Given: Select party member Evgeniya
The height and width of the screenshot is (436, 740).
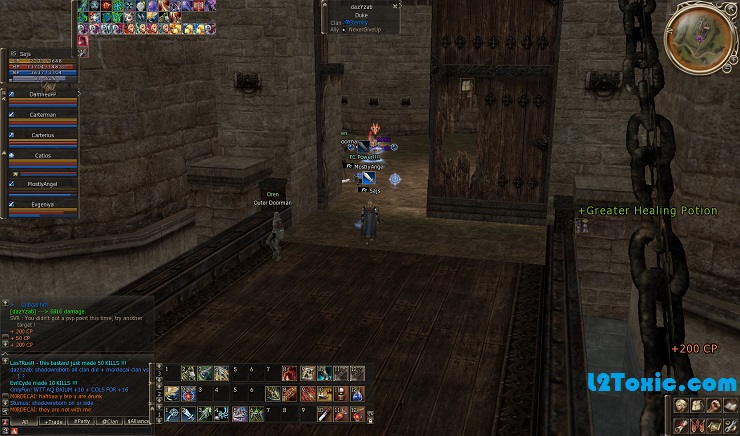Looking at the screenshot, I should (x=43, y=204).
